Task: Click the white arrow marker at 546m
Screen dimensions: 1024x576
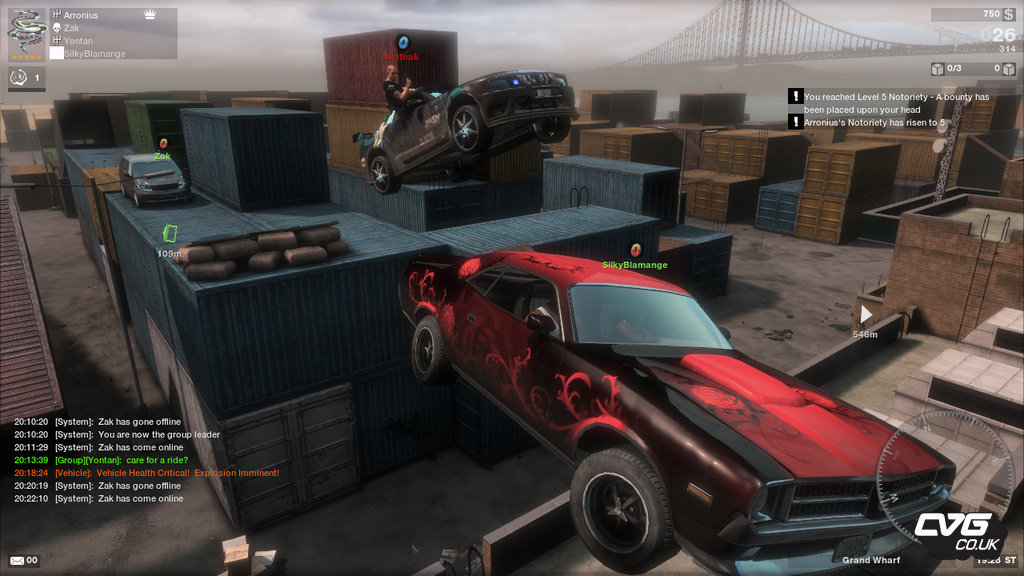Action: click(x=865, y=314)
